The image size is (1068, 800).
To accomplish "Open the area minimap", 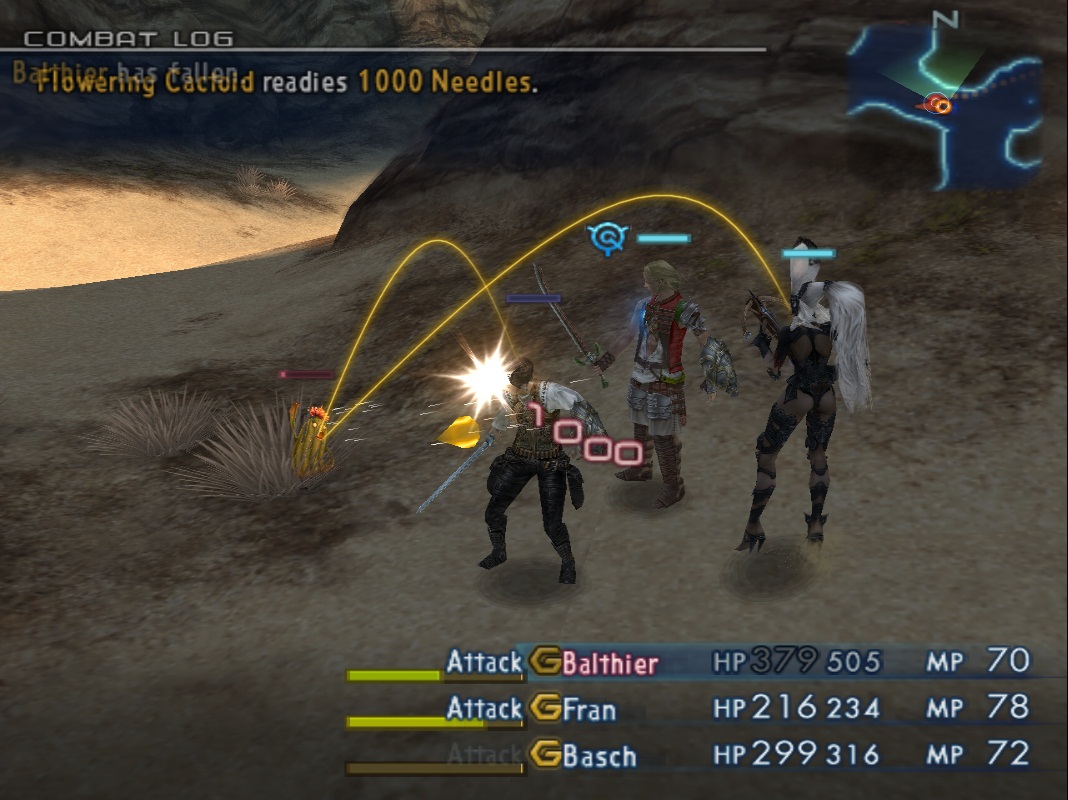I will (x=944, y=104).
